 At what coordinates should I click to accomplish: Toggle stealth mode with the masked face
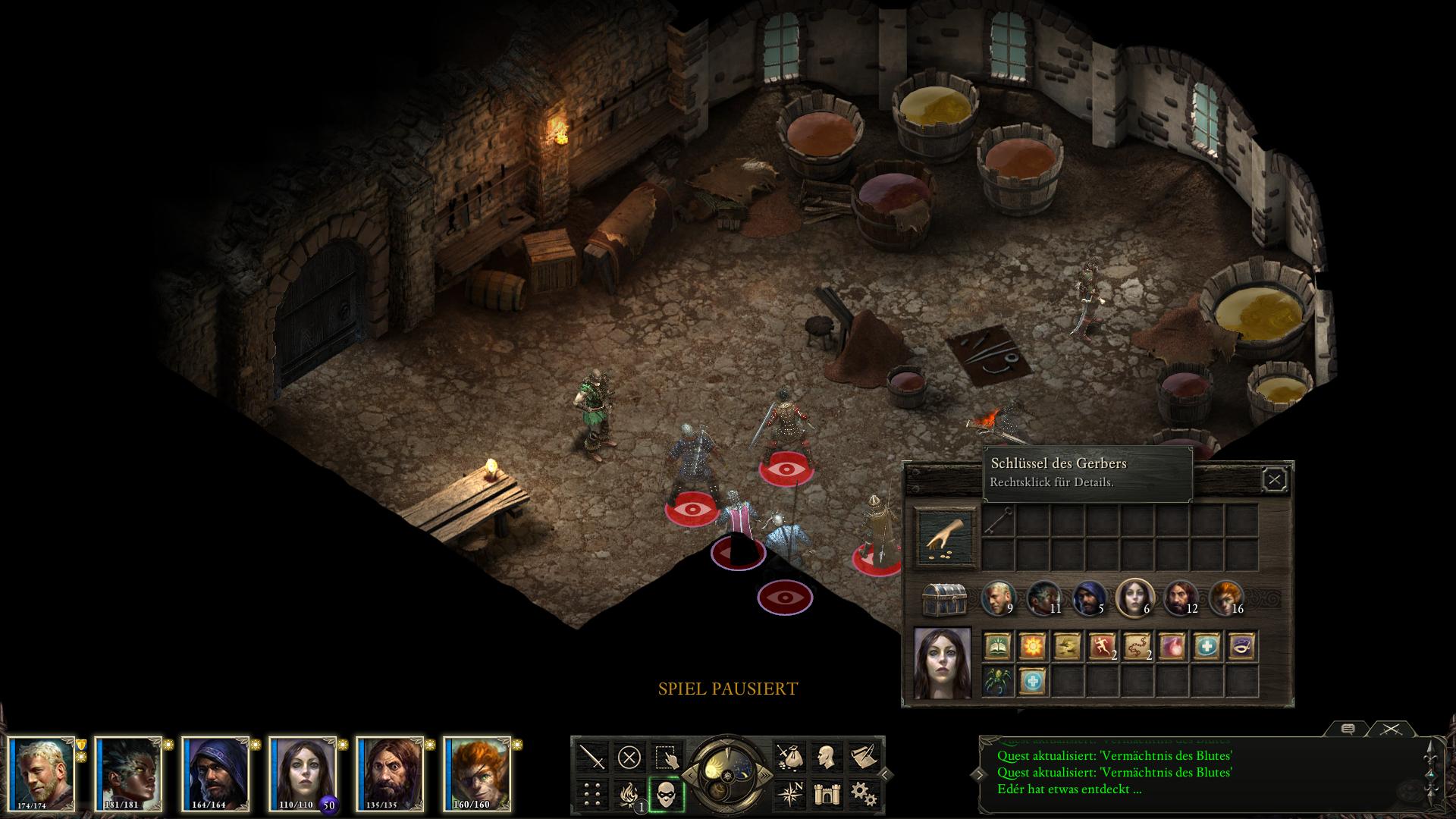[667, 795]
